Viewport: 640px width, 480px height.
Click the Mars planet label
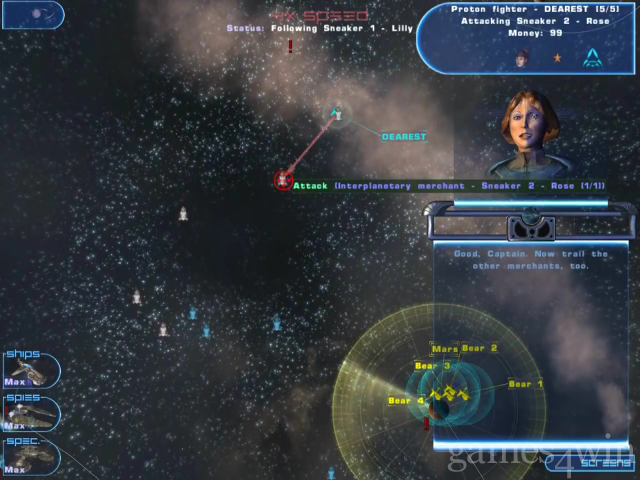click(x=445, y=349)
